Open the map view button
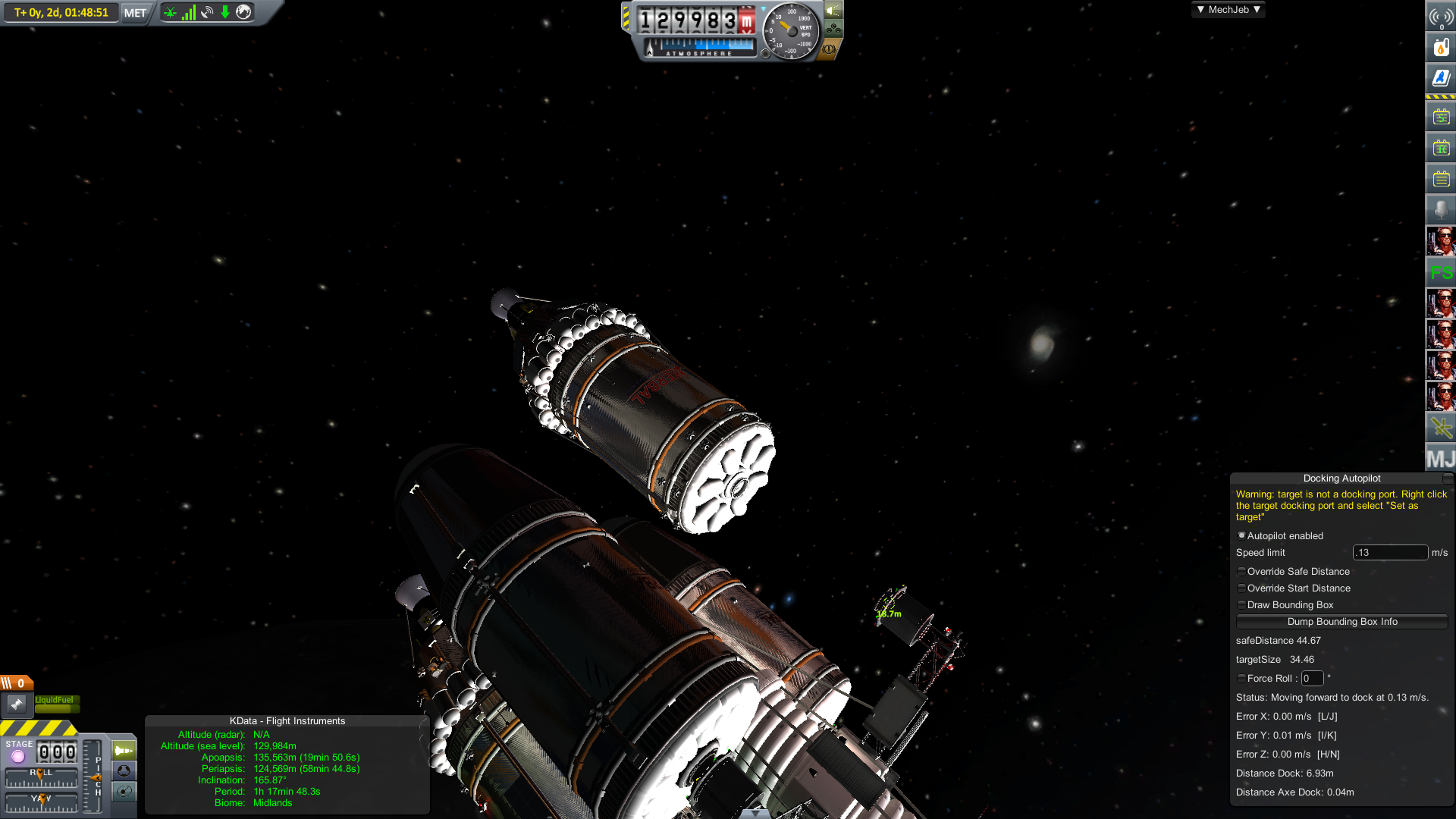This screenshot has height=819, width=1456. [x=124, y=792]
